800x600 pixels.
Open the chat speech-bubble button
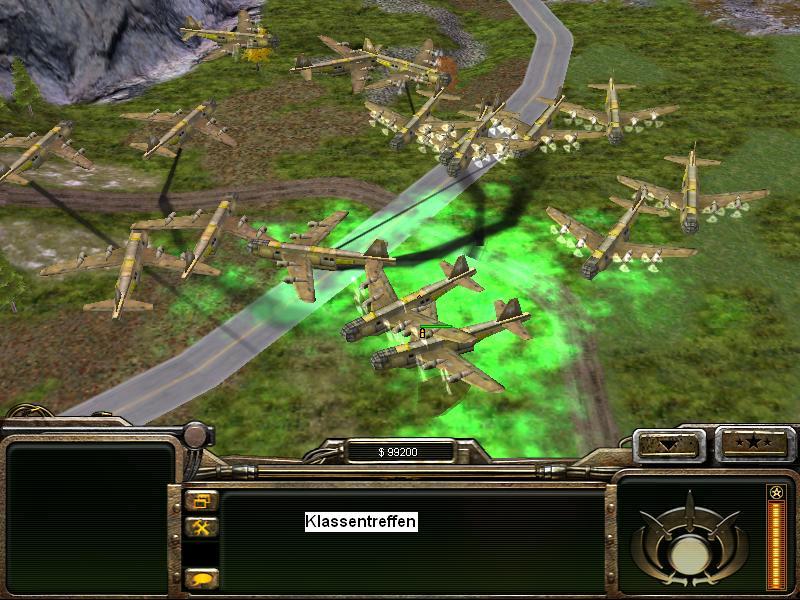tap(202, 578)
